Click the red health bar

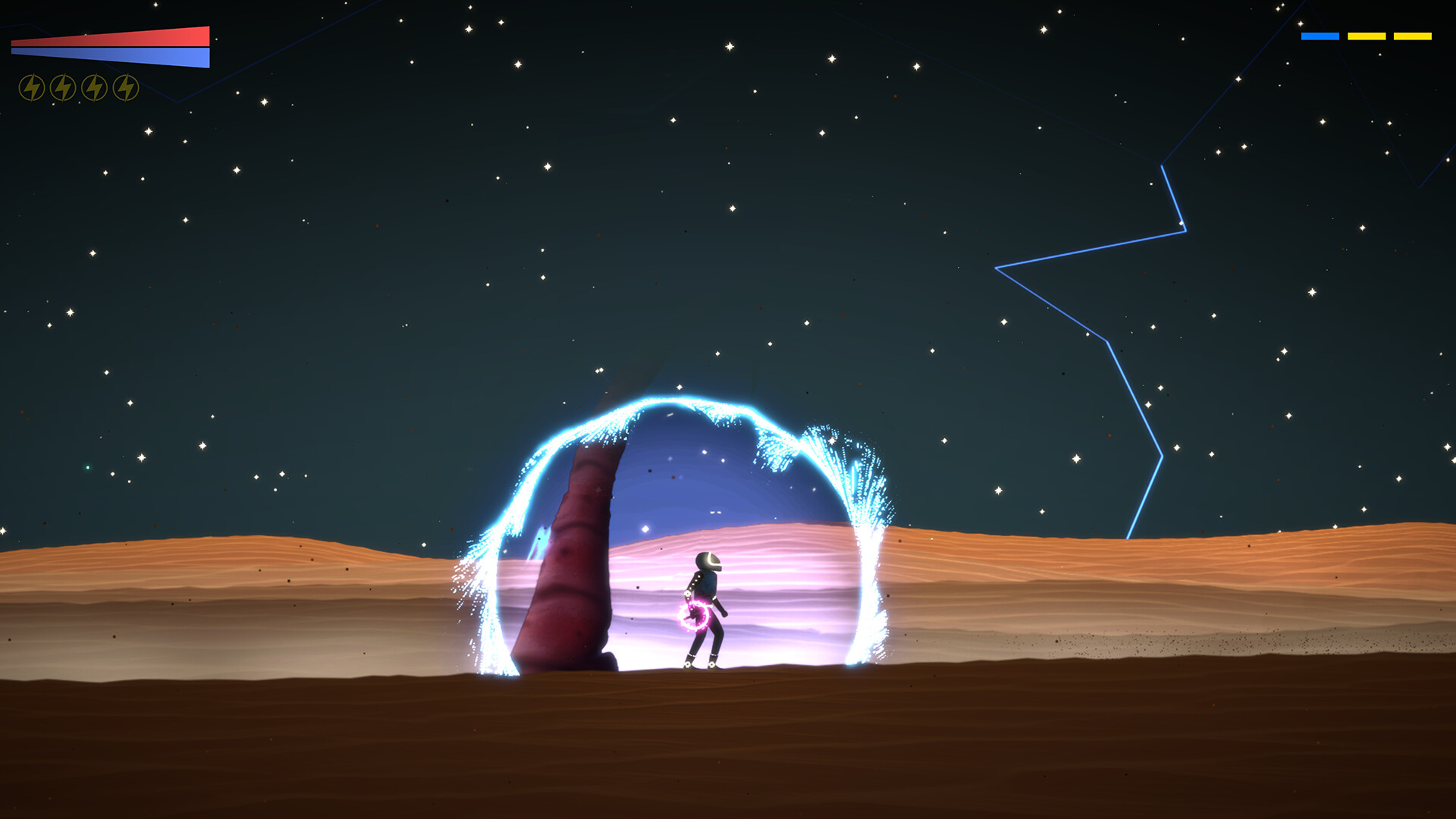pyautogui.click(x=110, y=36)
